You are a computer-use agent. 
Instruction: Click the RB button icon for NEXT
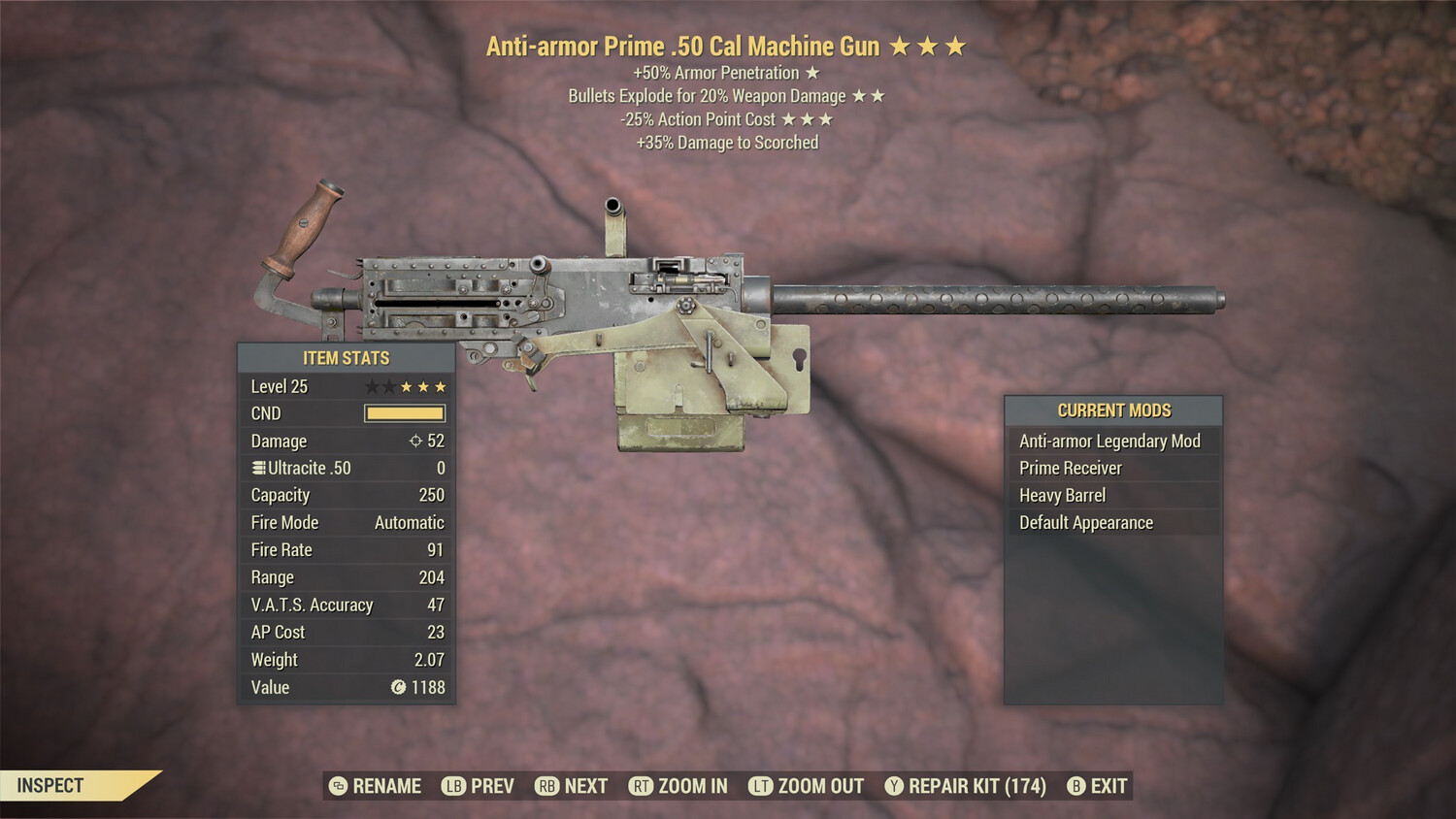tap(545, 786)
